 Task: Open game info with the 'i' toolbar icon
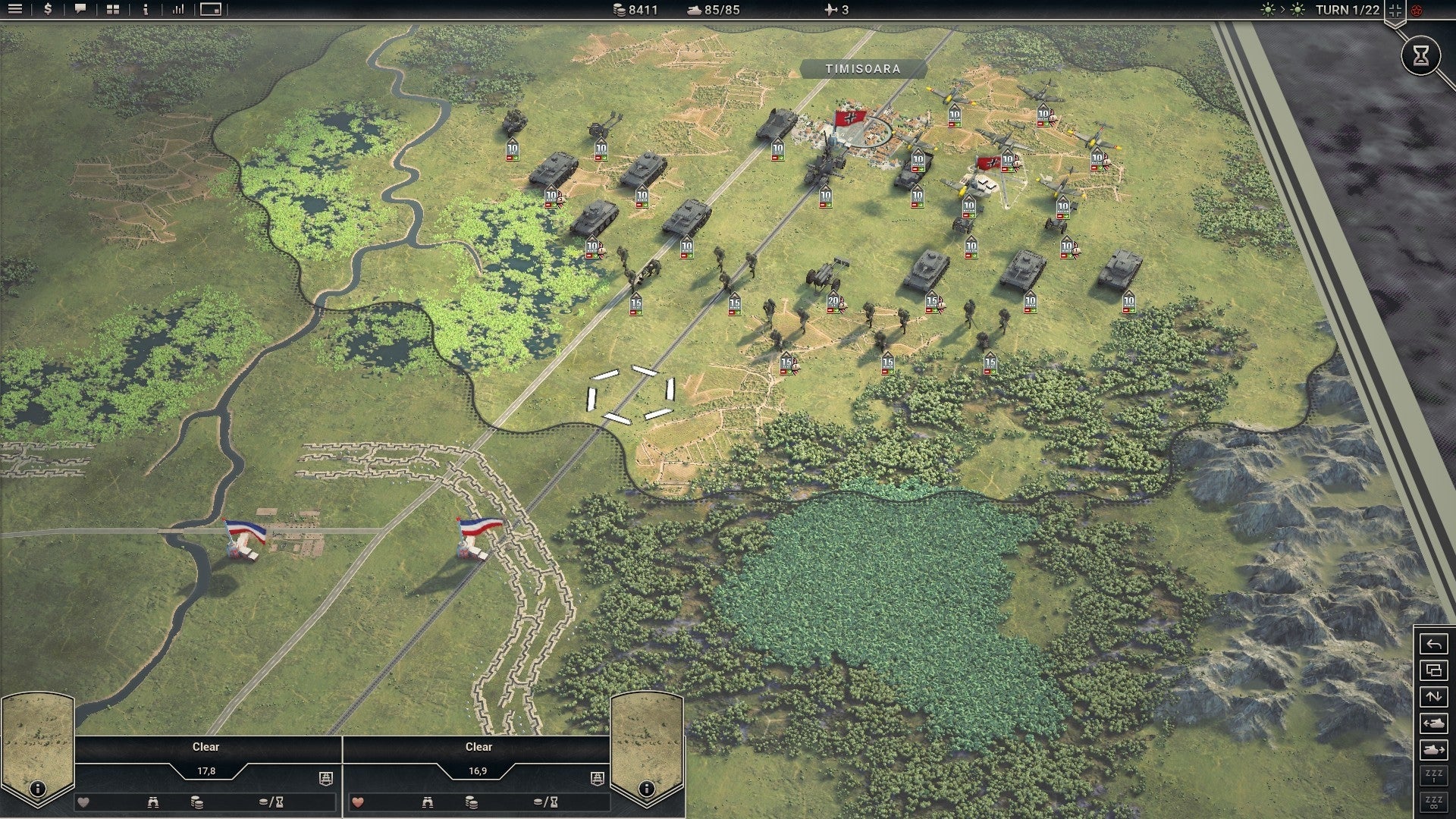146,10
